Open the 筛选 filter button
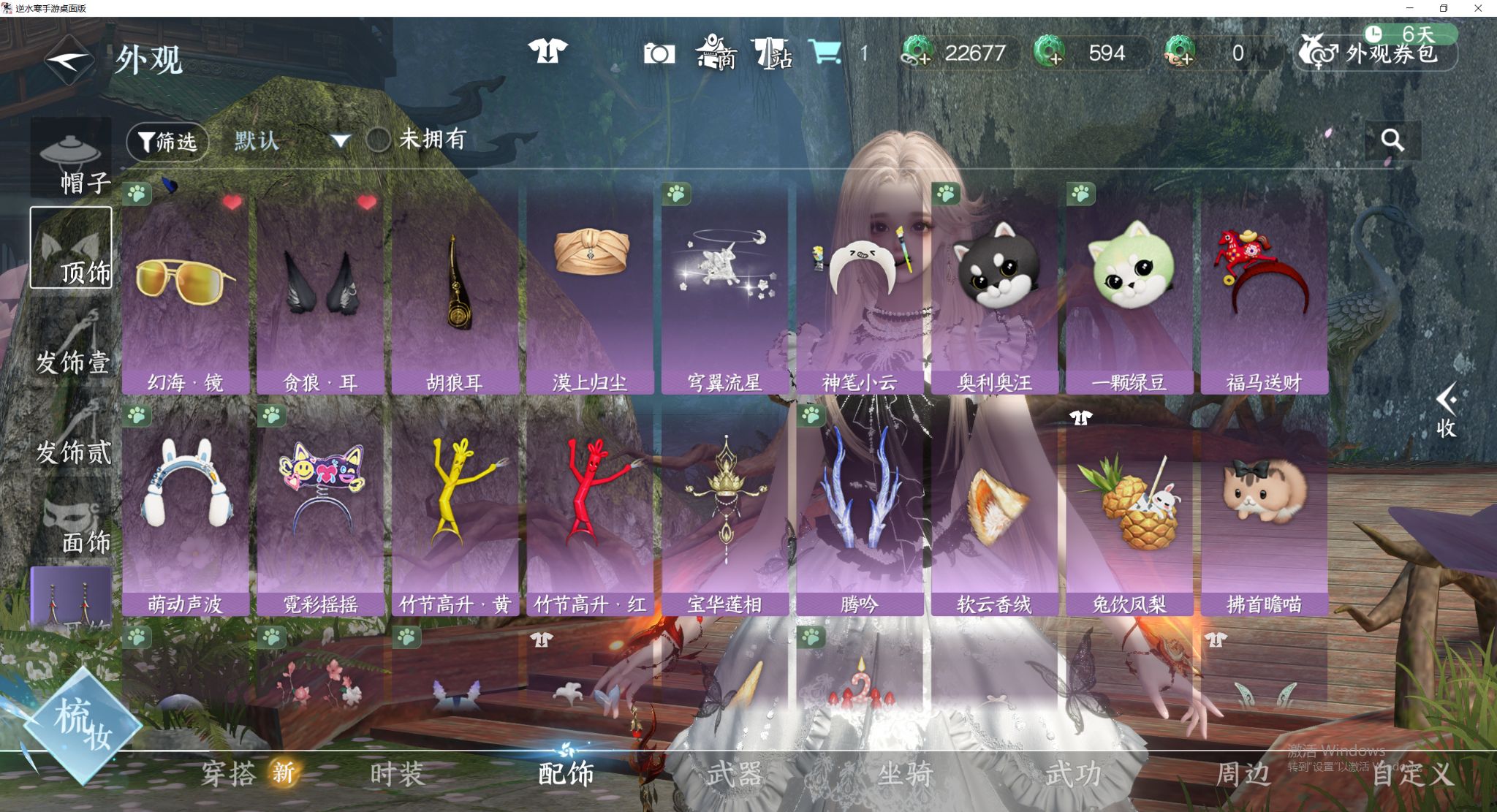 tap(167, 141)
